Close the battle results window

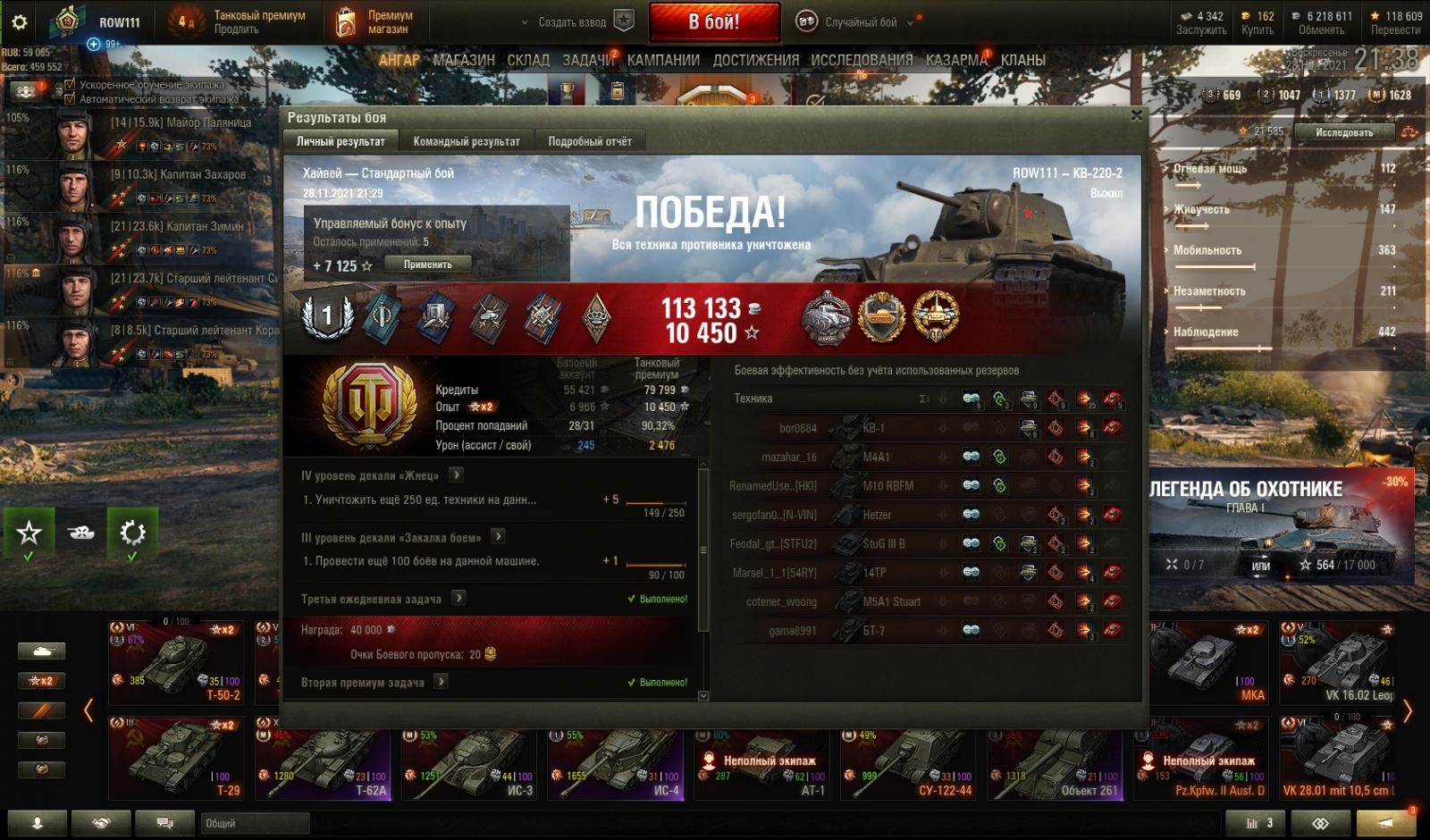pyautogui.click(x=1137, y=115)
